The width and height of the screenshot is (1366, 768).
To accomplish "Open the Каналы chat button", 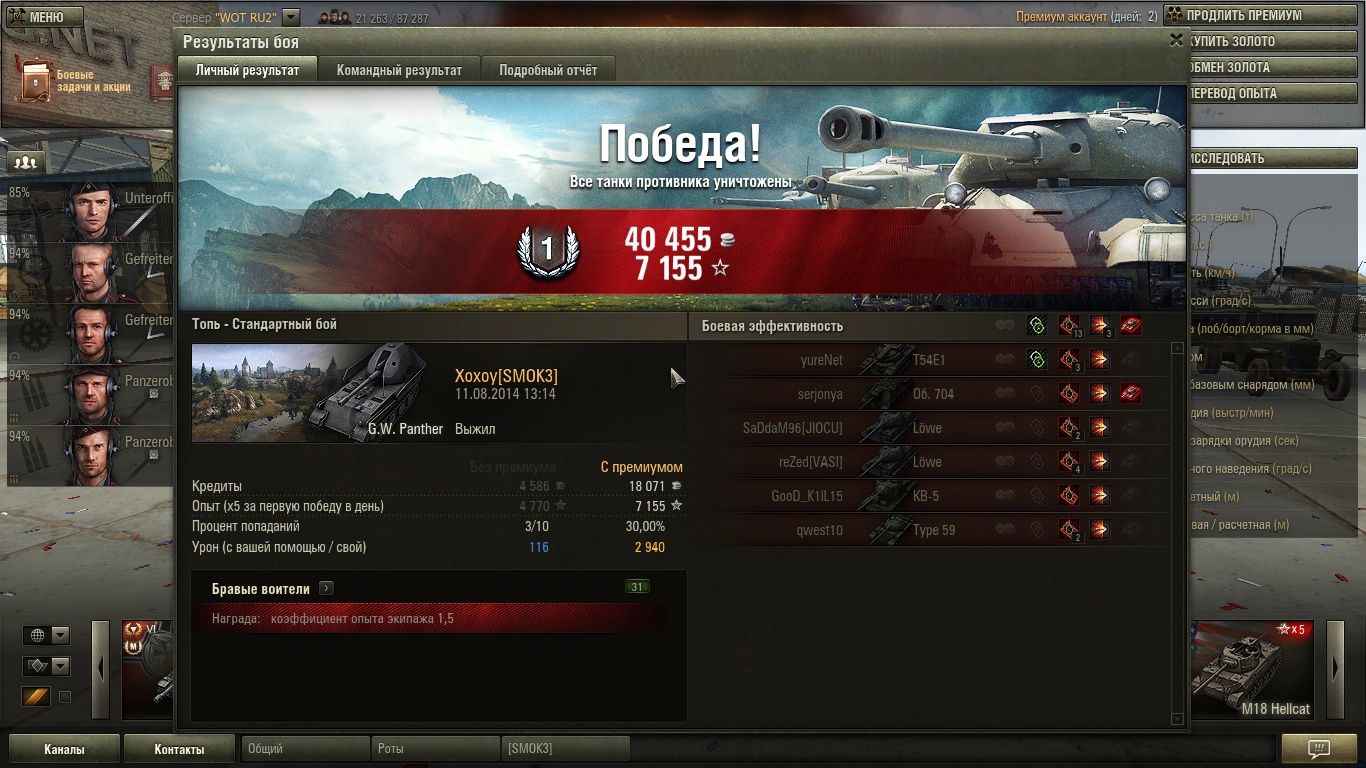I will tap(64, 749).
